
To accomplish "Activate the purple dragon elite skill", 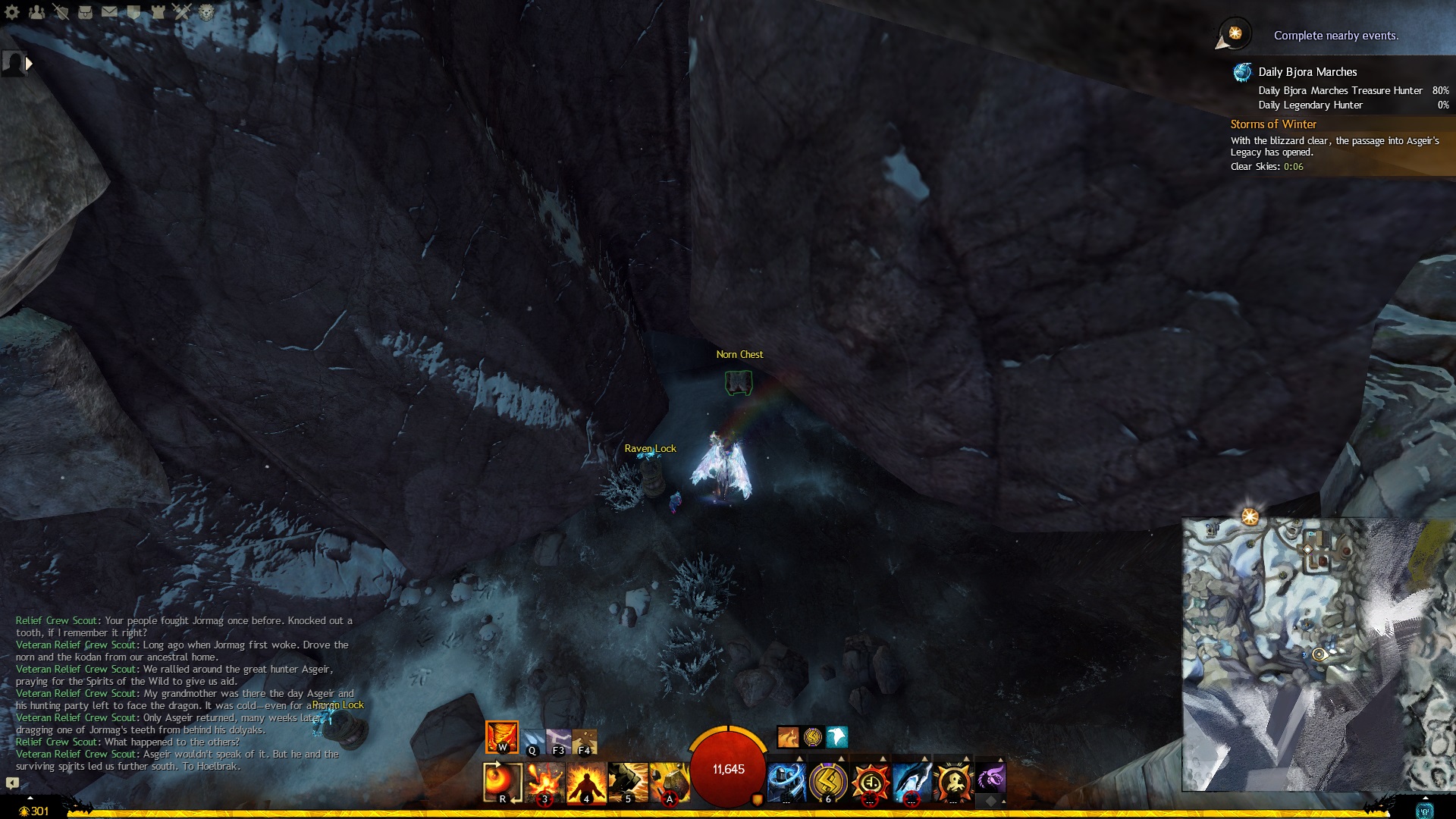I will 990,778.
